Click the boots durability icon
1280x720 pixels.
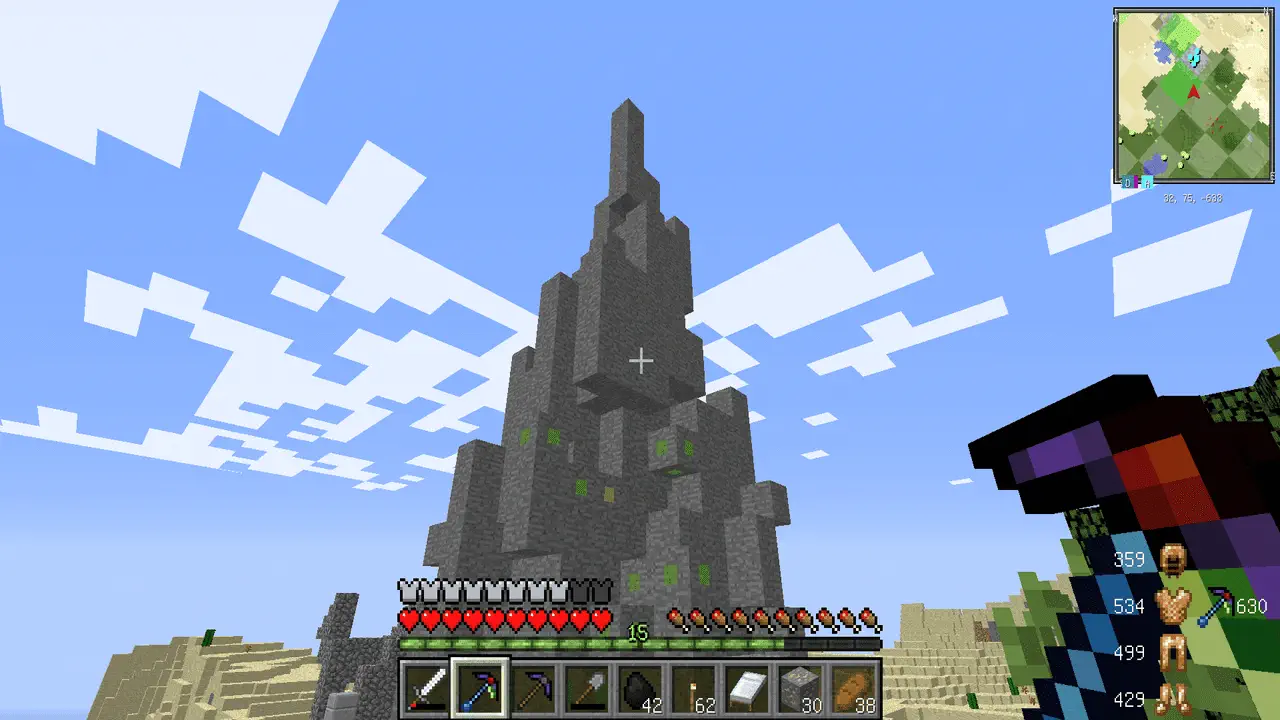tap(1171, 698)
